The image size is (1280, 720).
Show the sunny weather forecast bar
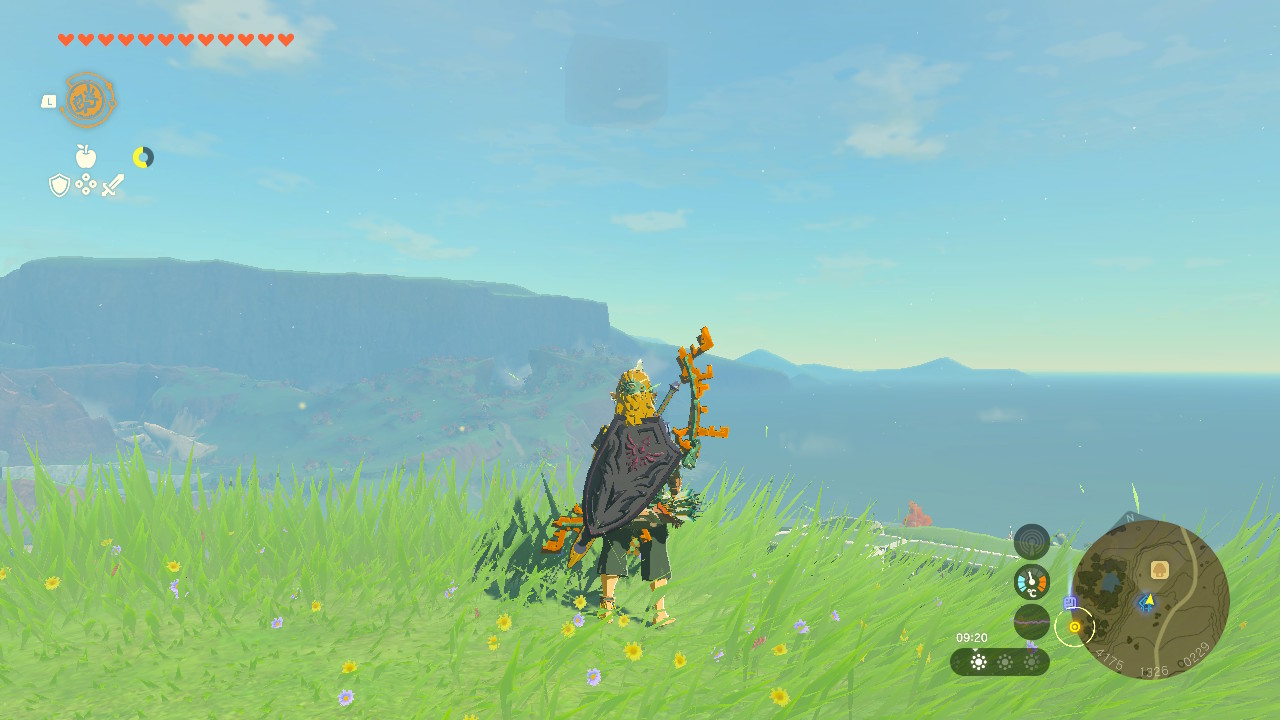1000,662
